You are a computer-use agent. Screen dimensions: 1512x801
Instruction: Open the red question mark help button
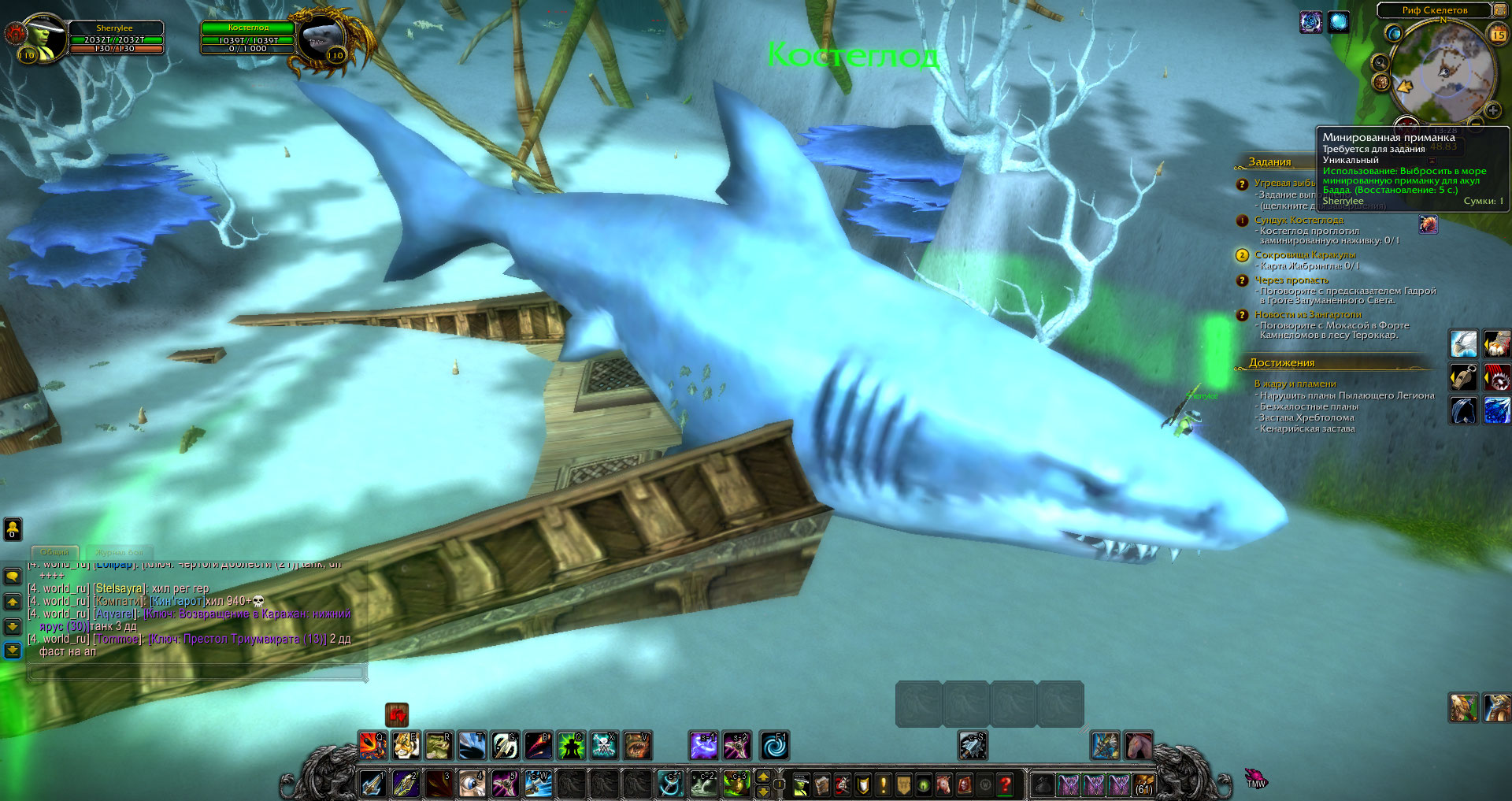[1005, 784]
